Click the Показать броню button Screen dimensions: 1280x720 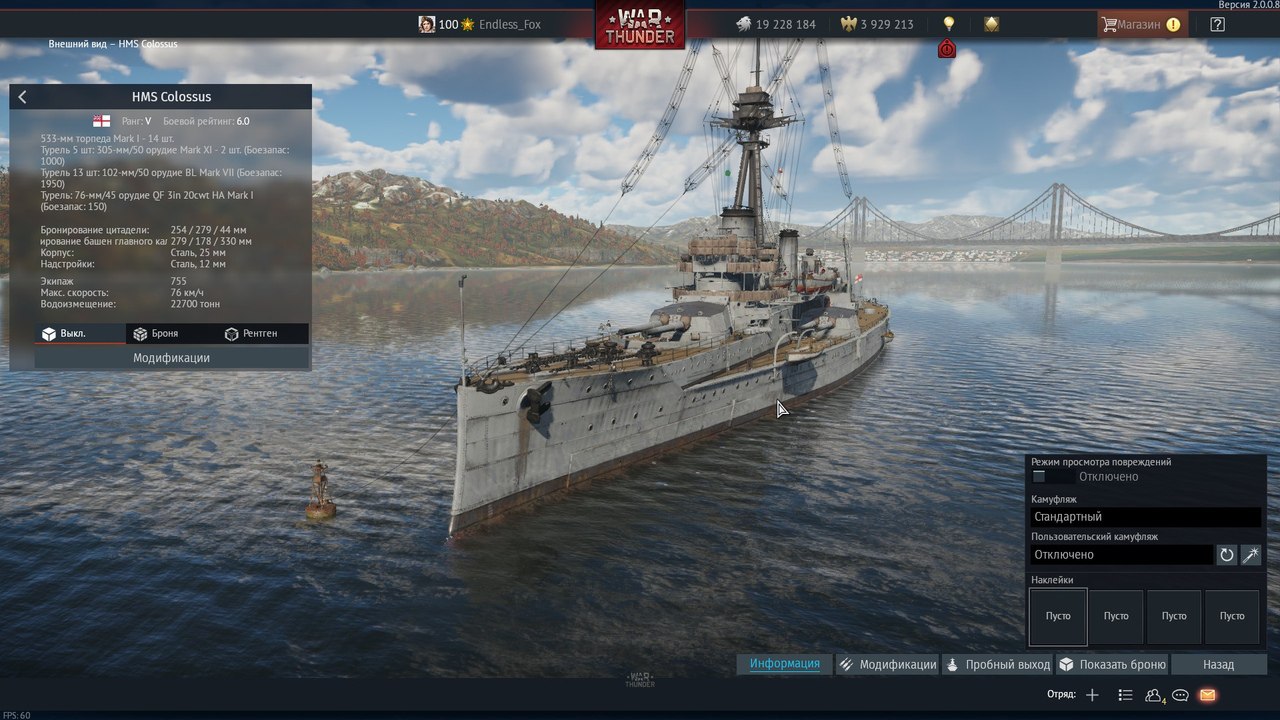(1112, 664)
